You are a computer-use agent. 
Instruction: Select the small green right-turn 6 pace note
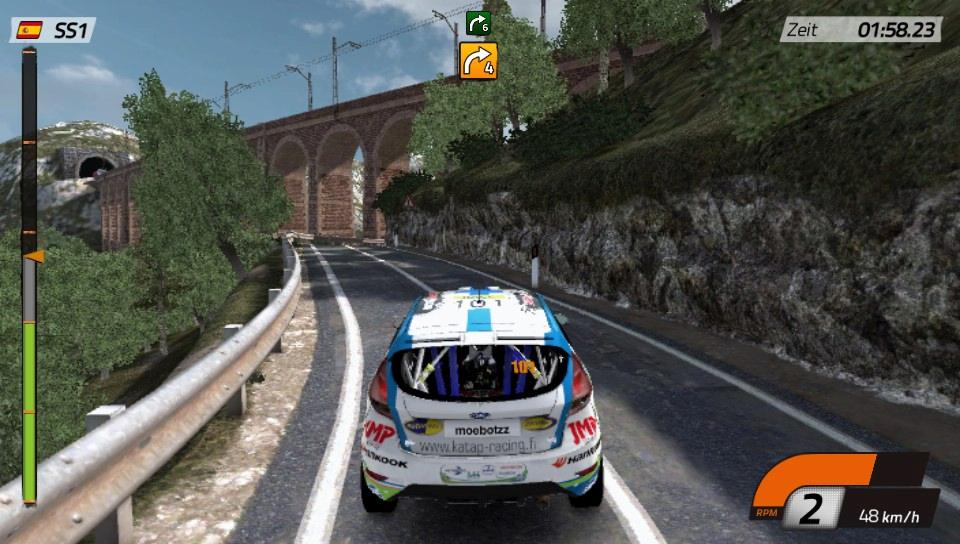pos(479,22)
